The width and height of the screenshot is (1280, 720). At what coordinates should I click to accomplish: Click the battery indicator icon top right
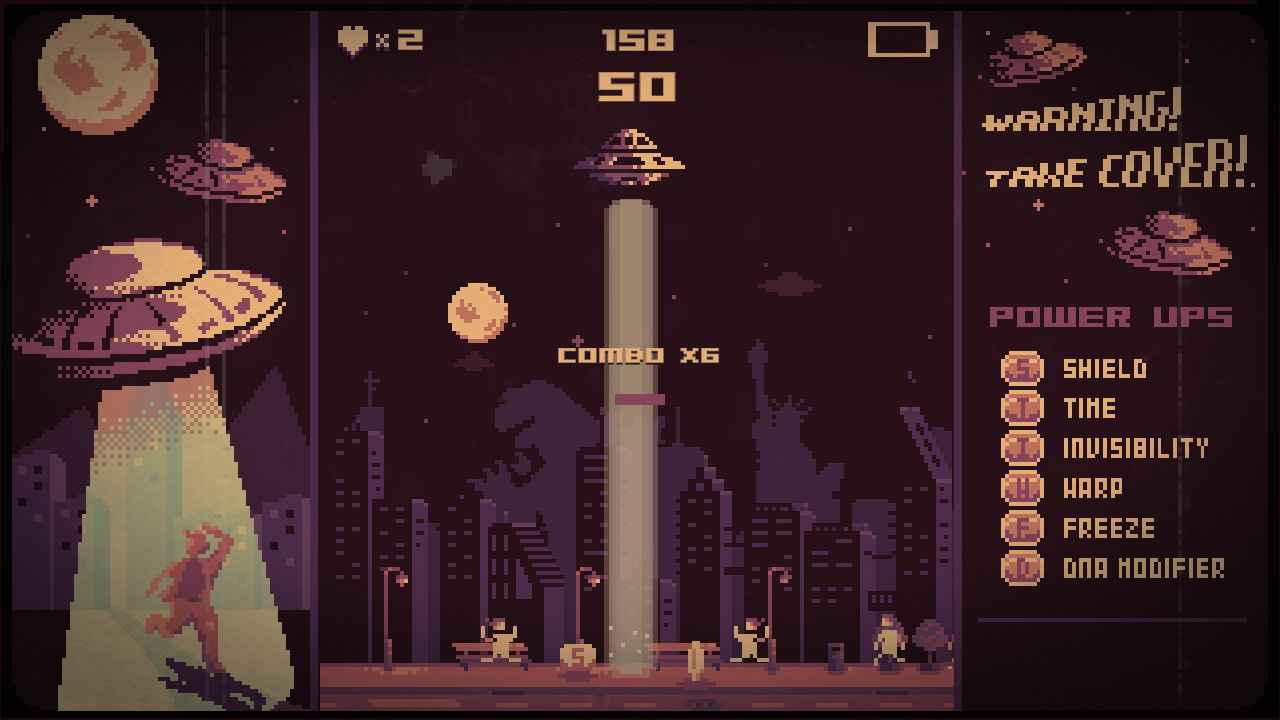[901, 41]
